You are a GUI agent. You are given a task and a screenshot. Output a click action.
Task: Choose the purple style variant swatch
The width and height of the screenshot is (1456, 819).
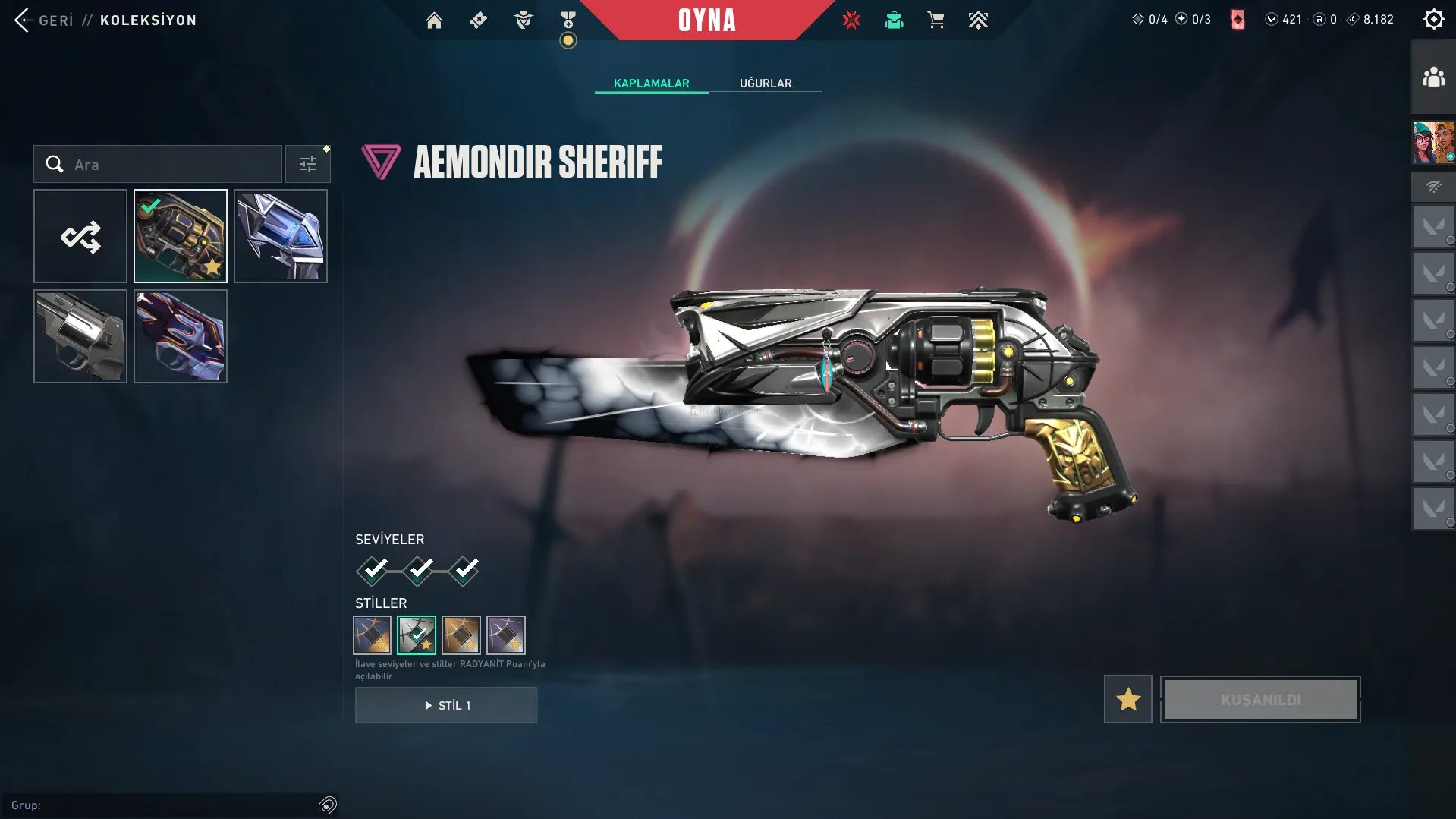pos(506,635)
